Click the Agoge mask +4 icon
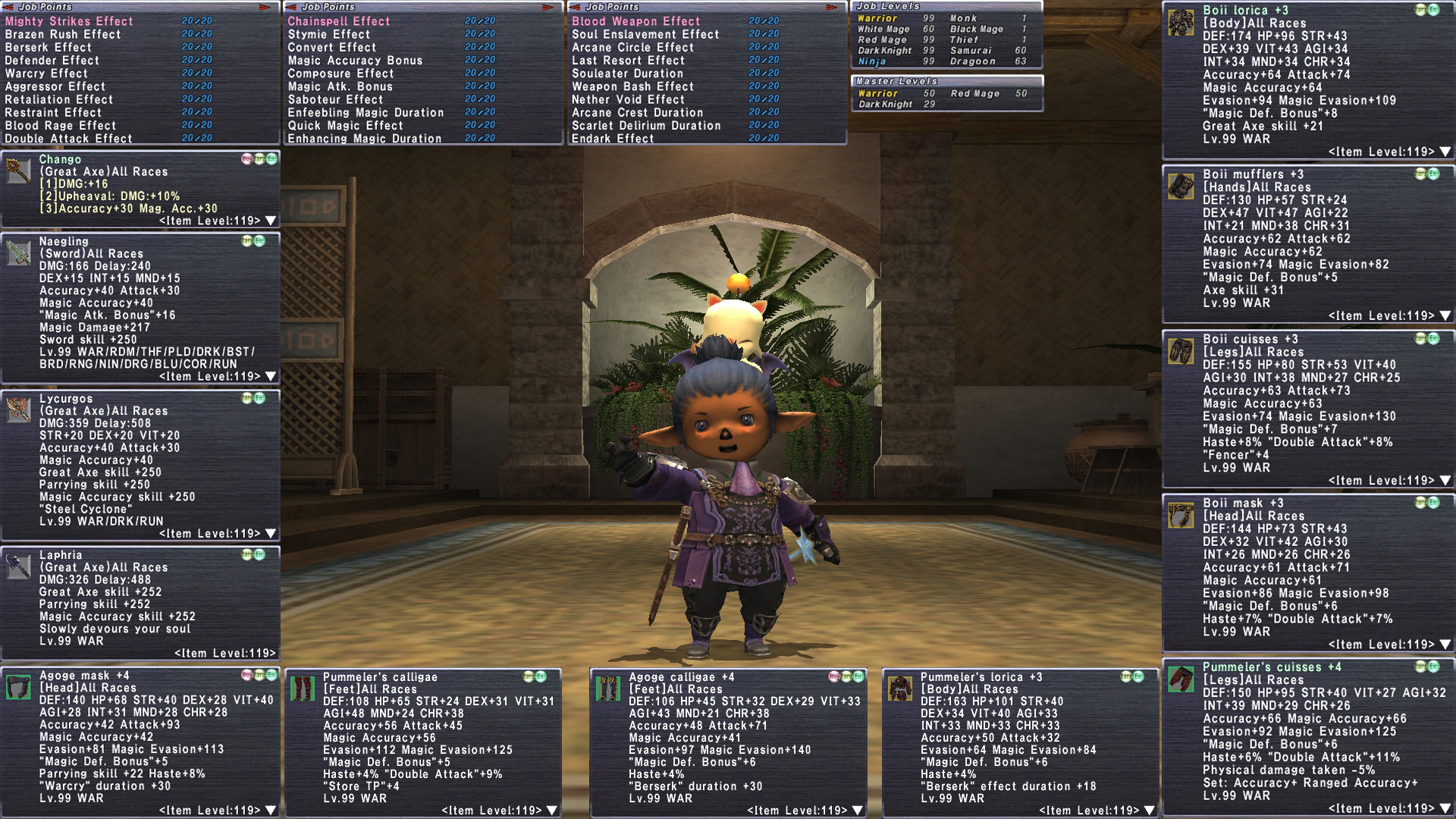The height and width of the screenshot is (819, 1456). [x=18, y=687]
